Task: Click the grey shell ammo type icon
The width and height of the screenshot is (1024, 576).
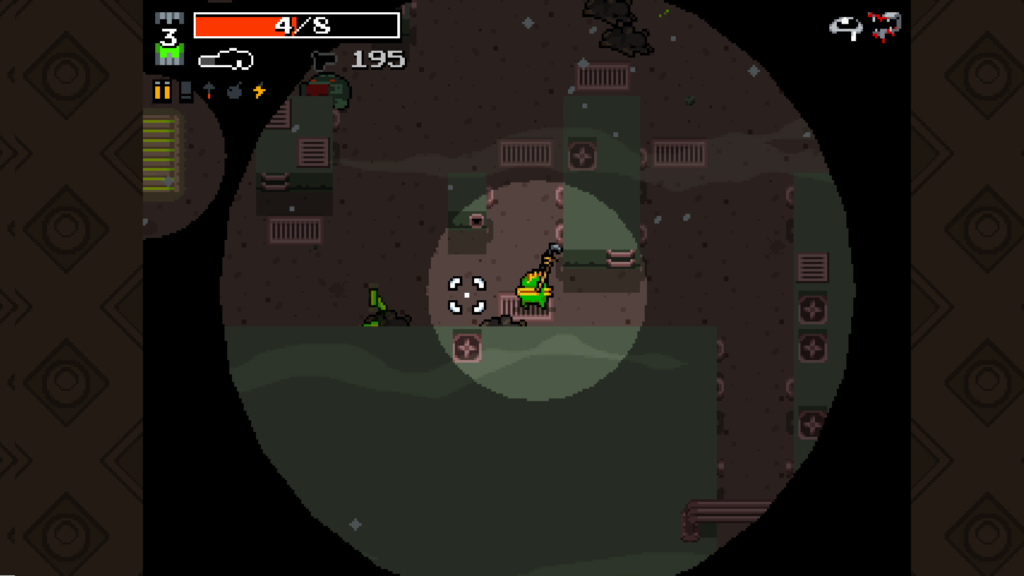Action: pos(186,91)
